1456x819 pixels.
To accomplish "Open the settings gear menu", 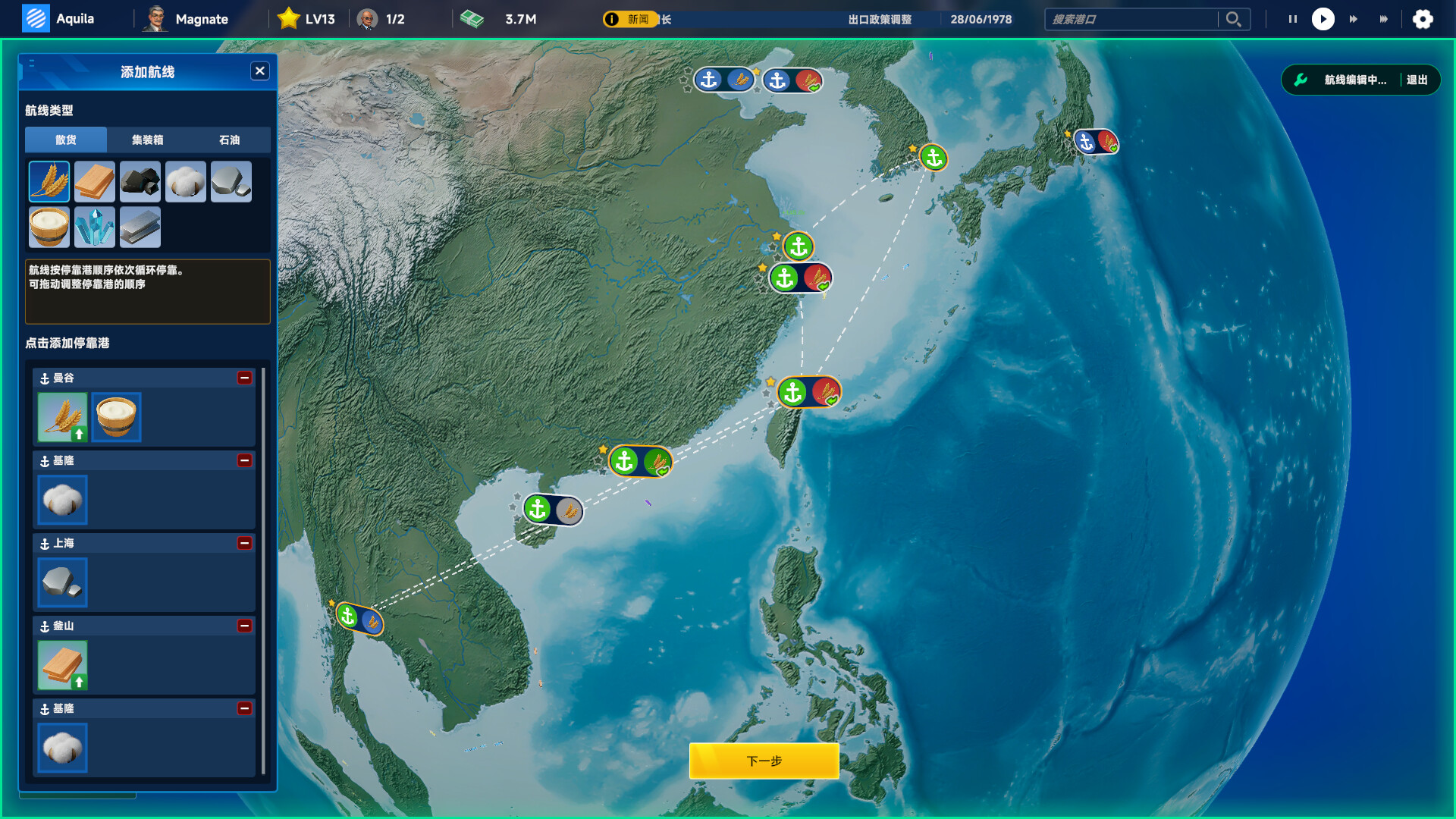I will (x=1425, y=19).
